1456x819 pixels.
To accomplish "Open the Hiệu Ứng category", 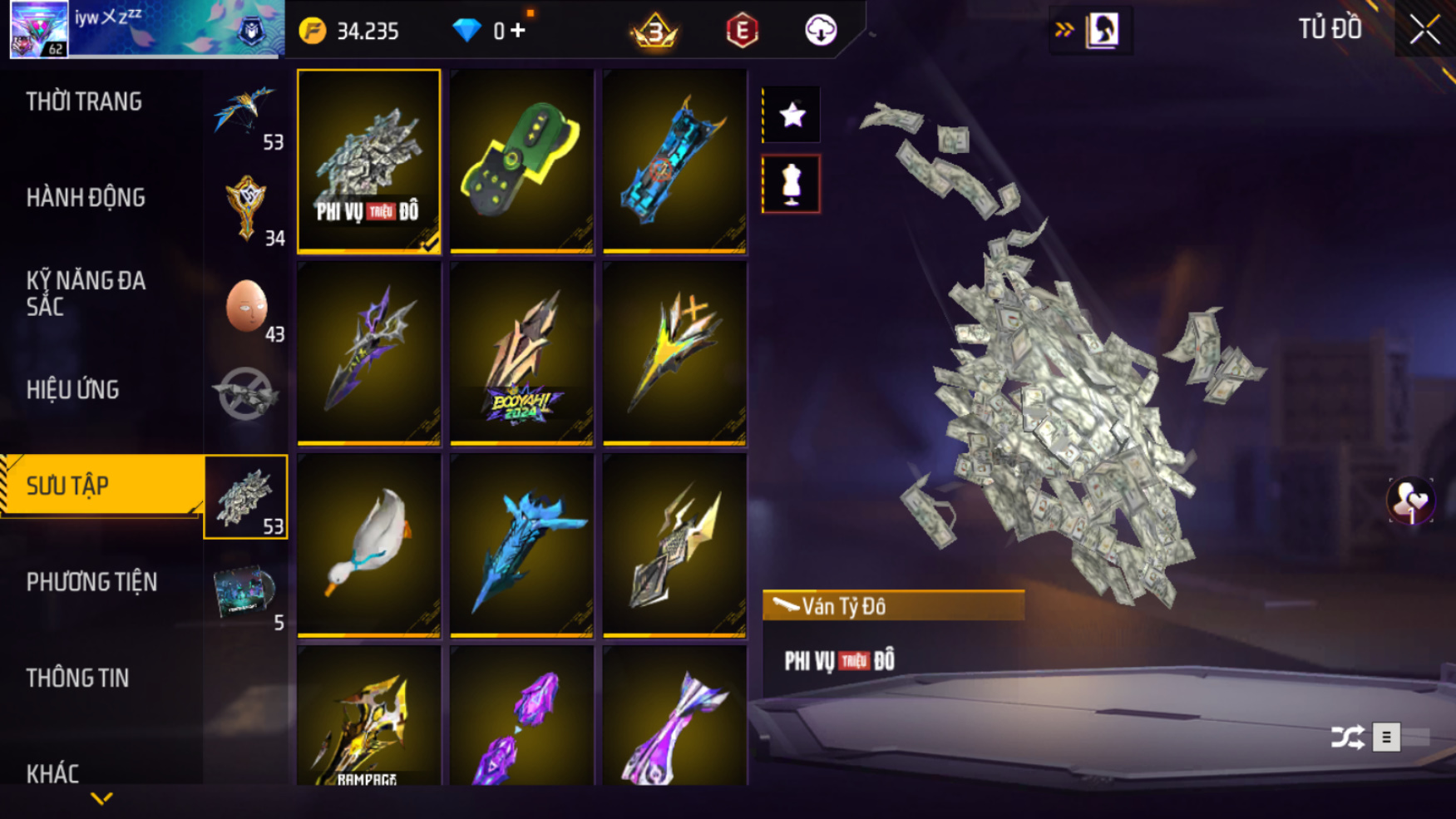I will point(73,390).
